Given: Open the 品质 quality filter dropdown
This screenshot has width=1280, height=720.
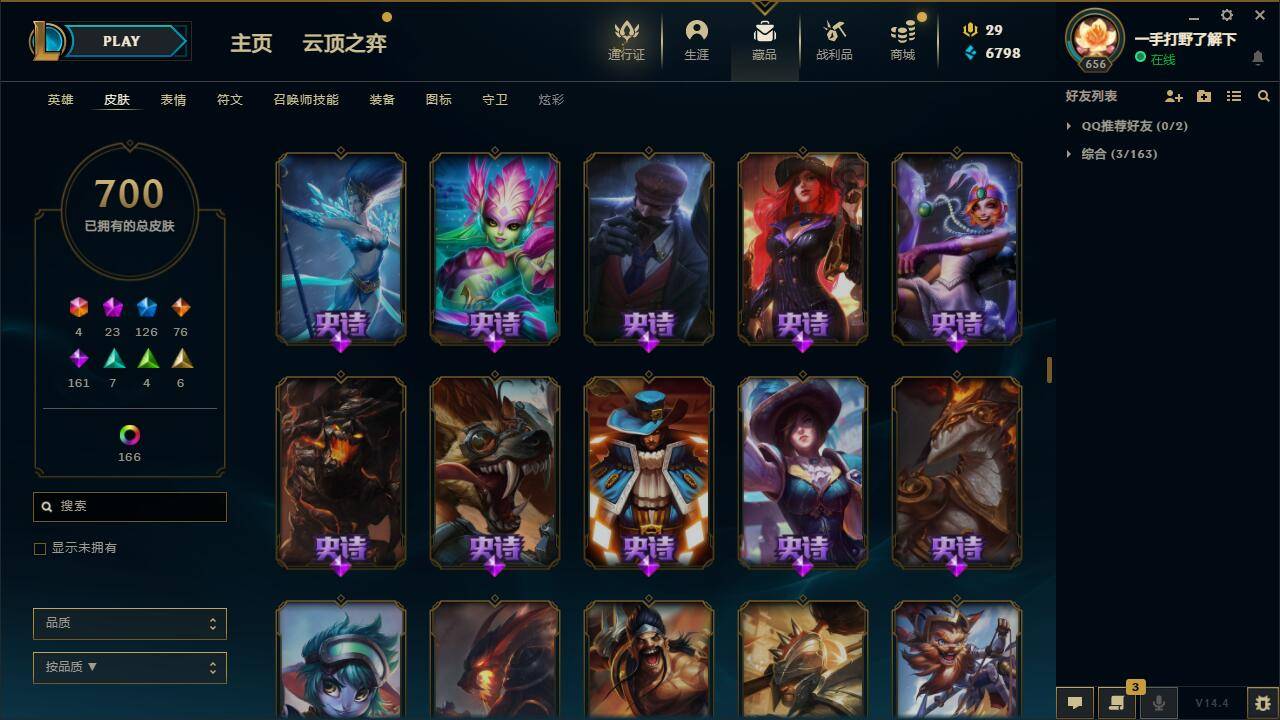Looking at the screenshot, I should coord(129,623).
